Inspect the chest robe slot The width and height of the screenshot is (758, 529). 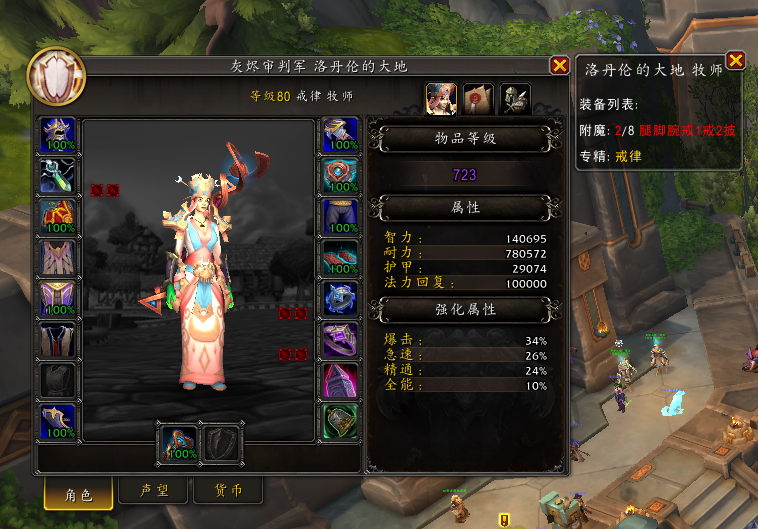click(x=57, y=298)
